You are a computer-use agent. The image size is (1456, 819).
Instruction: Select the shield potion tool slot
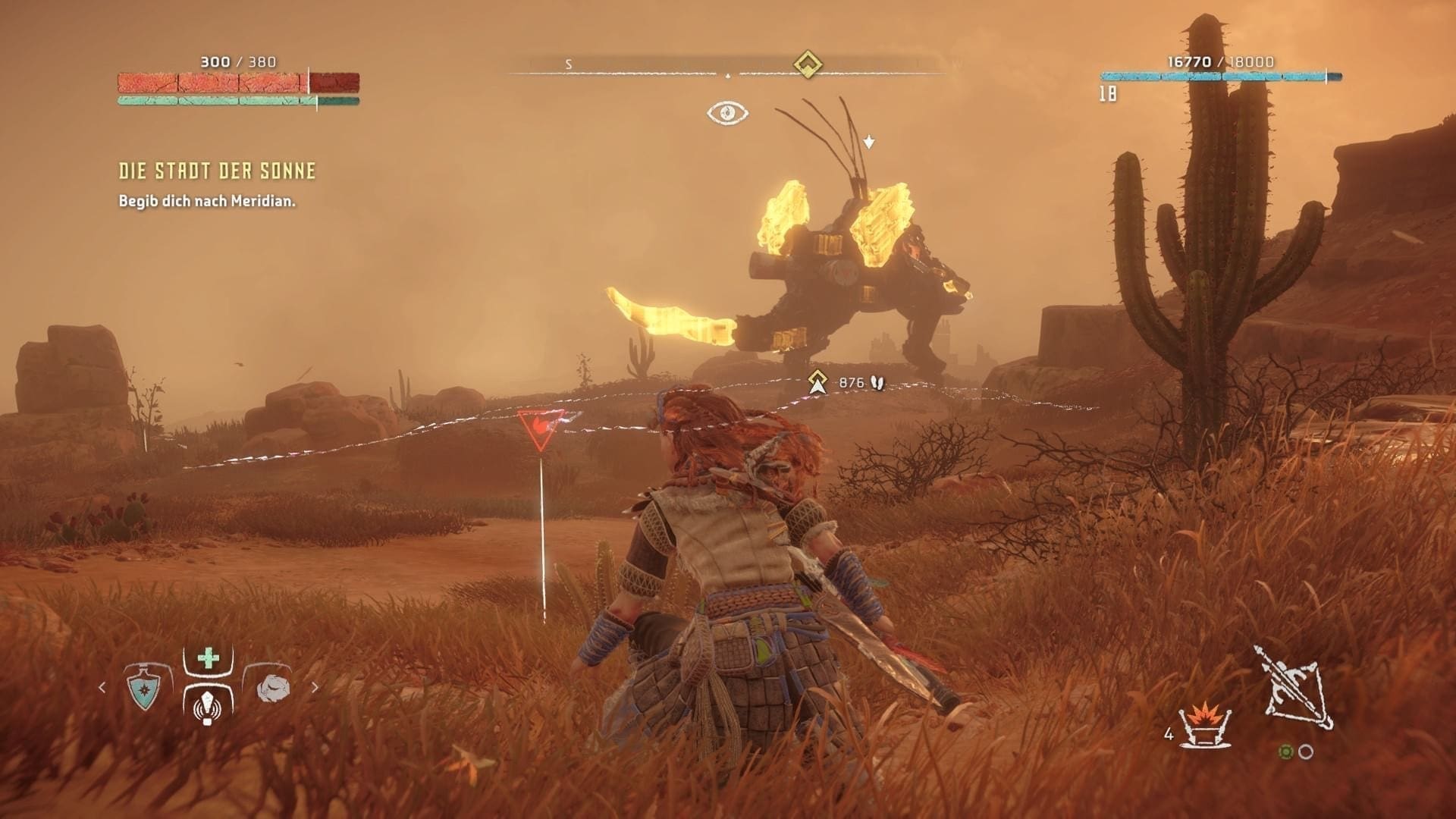[x=143, y=688]
